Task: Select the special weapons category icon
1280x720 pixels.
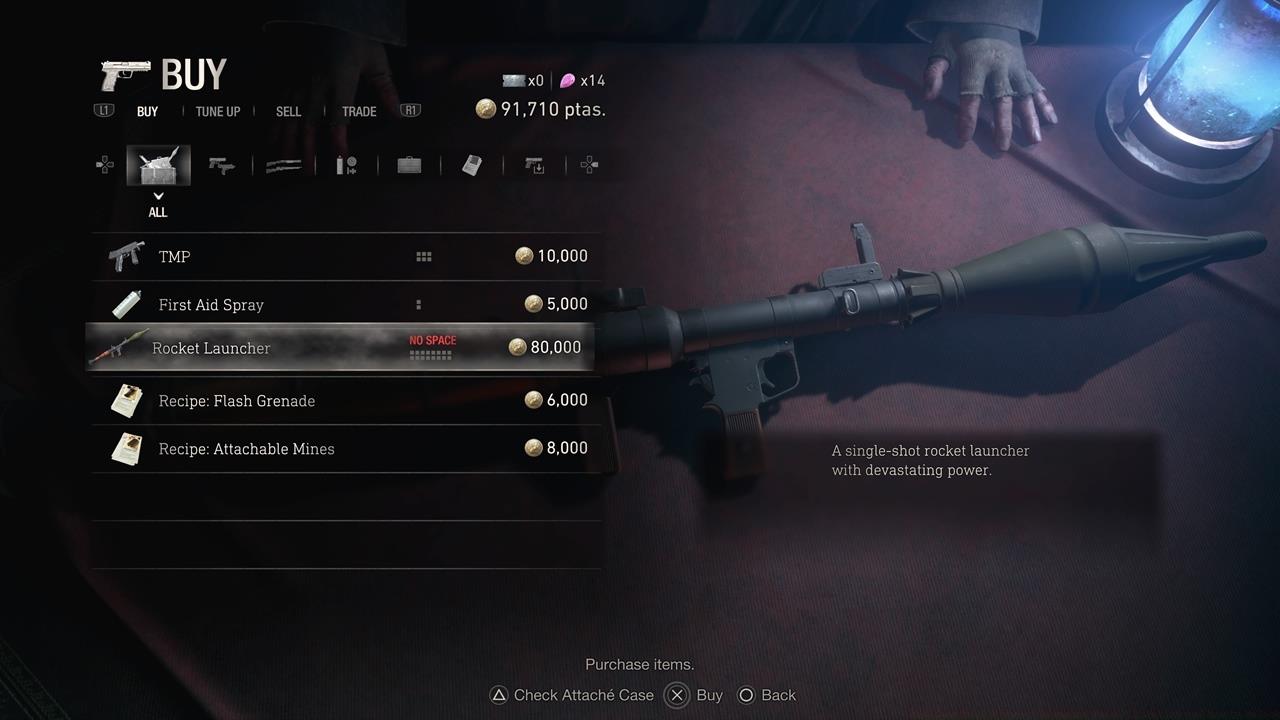Action: point(534,165)
